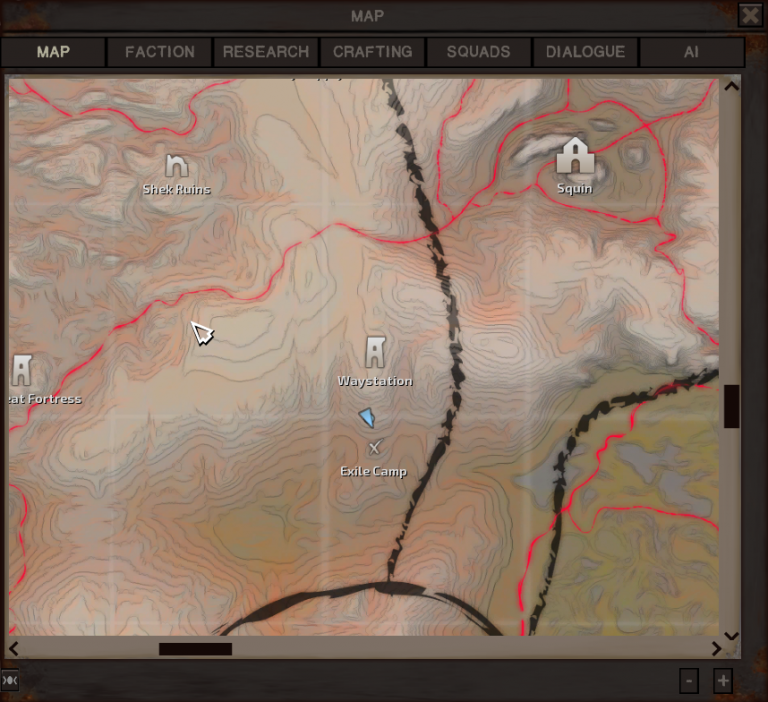768x702 pixels.
Task: Click the map's scroll left arrow
Action: [14, 649]
